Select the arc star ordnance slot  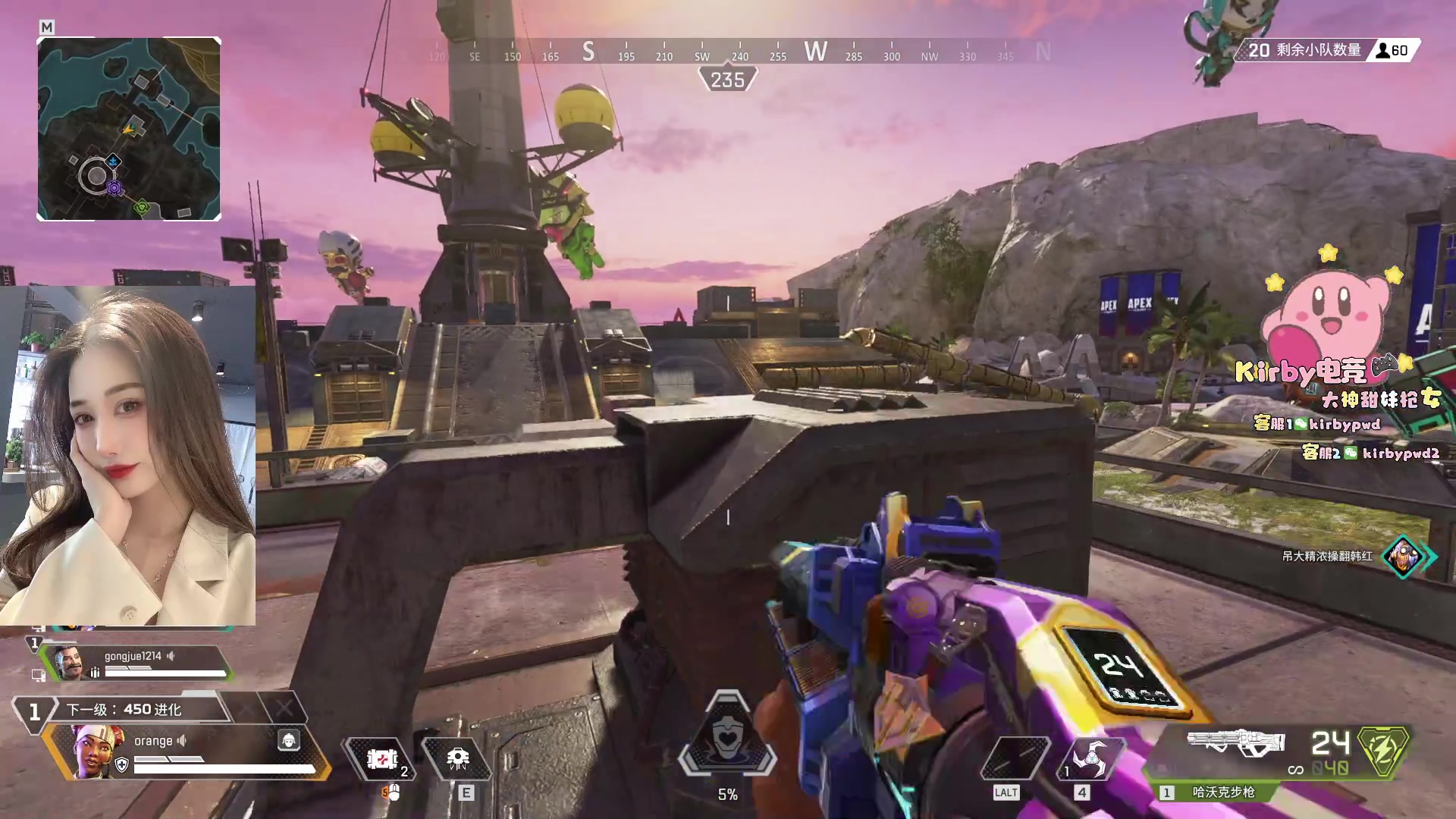pyautogui.click(x=1090, y=758)
